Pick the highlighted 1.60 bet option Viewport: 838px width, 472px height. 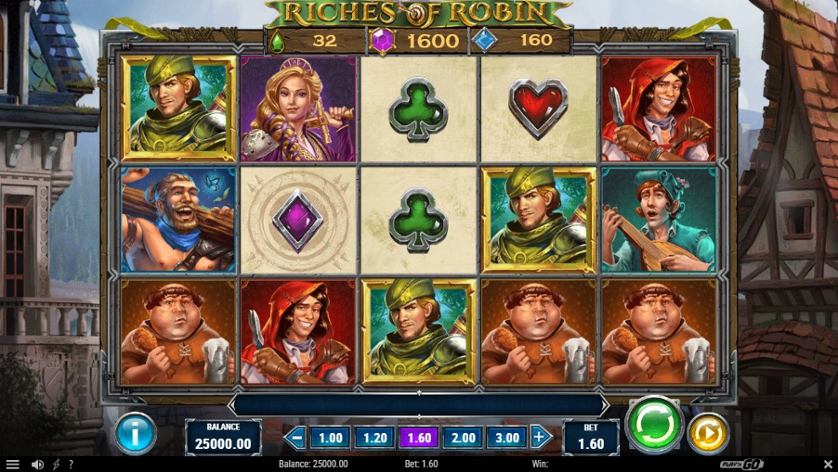coord(418,437)
